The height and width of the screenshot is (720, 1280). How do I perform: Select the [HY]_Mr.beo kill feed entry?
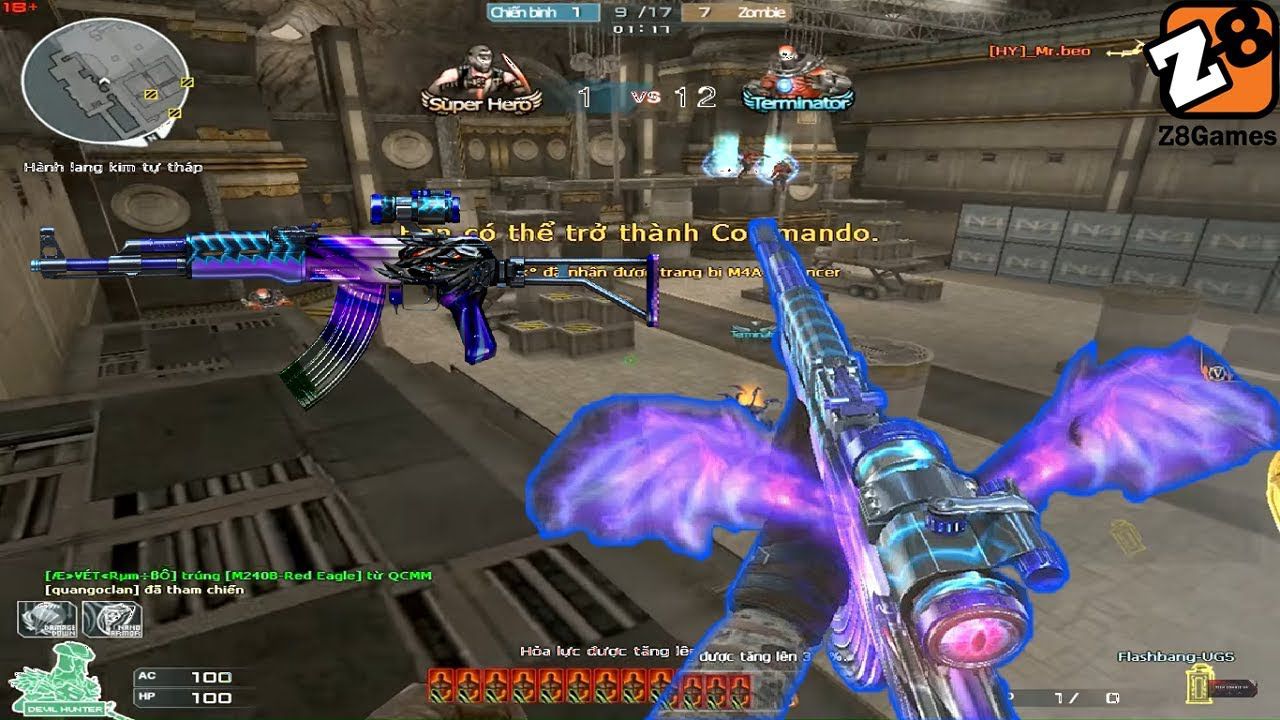point(1039,51)
